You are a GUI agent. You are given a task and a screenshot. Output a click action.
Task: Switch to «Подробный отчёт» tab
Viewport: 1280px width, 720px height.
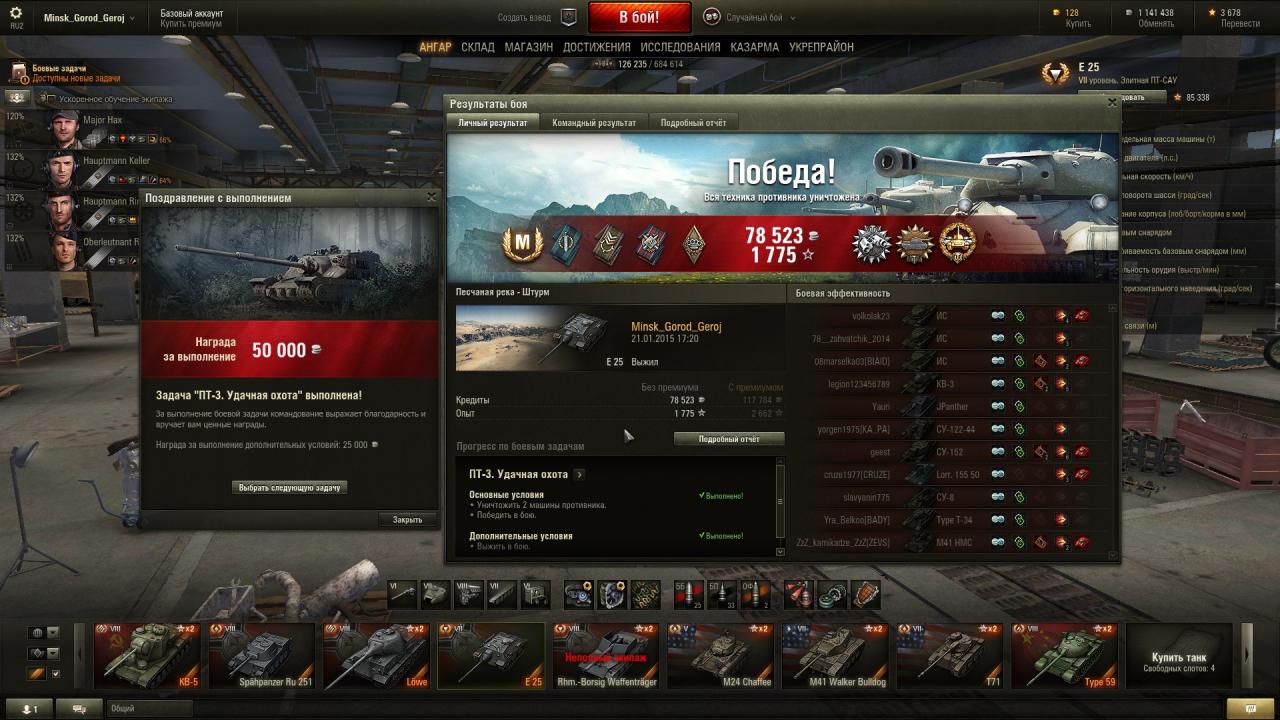point(693,123)
